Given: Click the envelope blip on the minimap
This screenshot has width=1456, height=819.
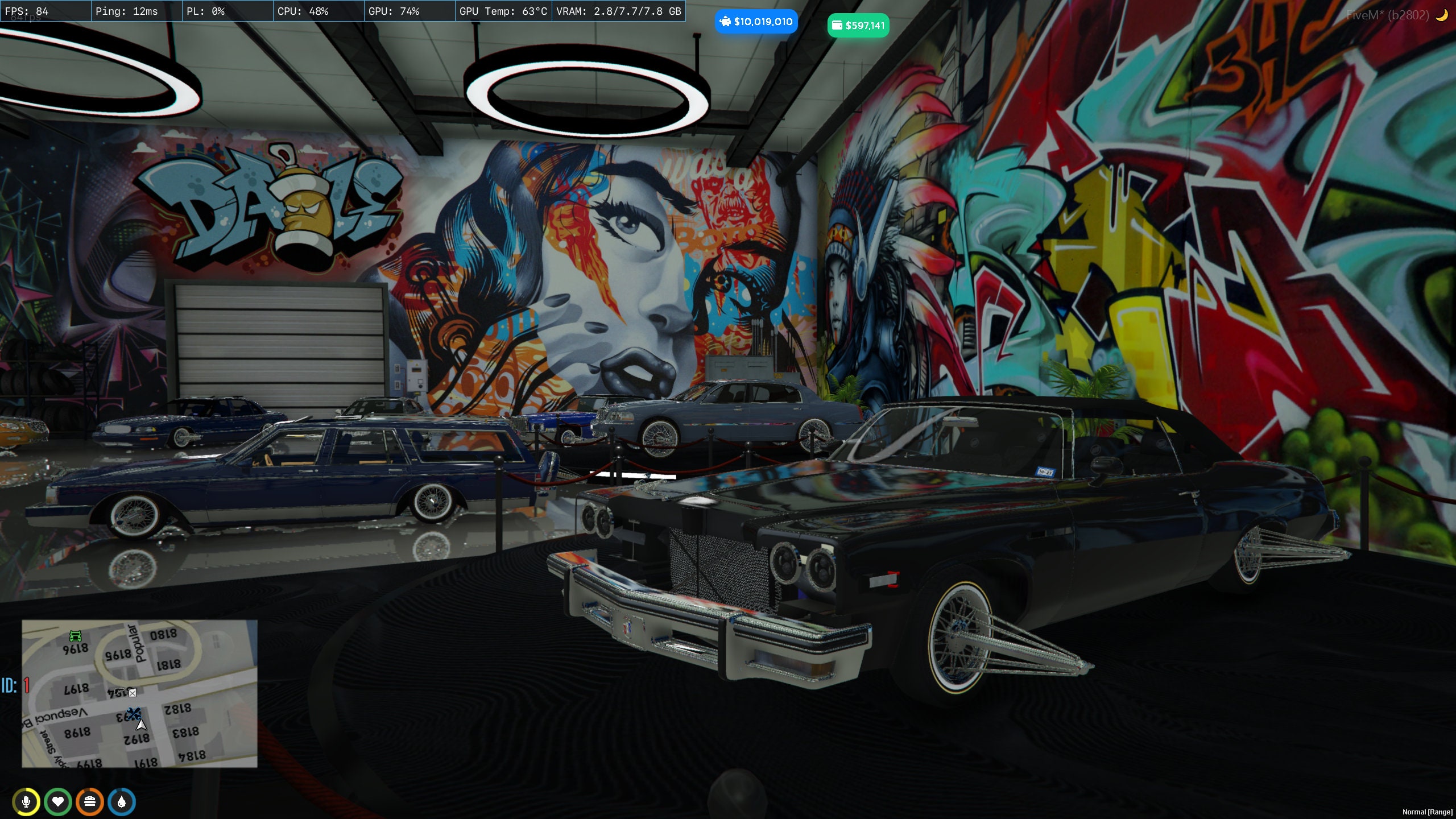Looking at the screenshot, I should [x=132, y=692].
